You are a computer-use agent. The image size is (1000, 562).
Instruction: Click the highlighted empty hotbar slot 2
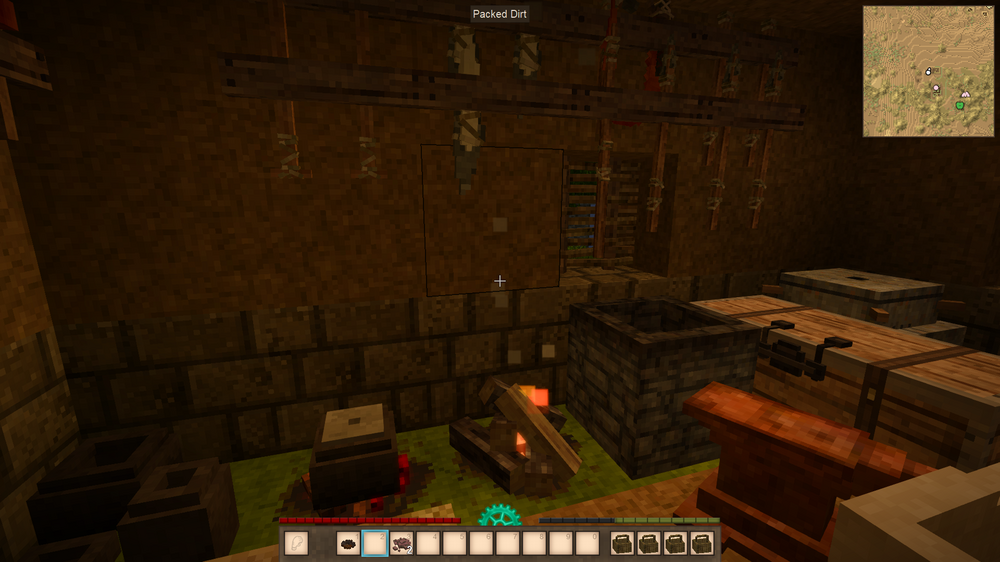coord(375,544)
